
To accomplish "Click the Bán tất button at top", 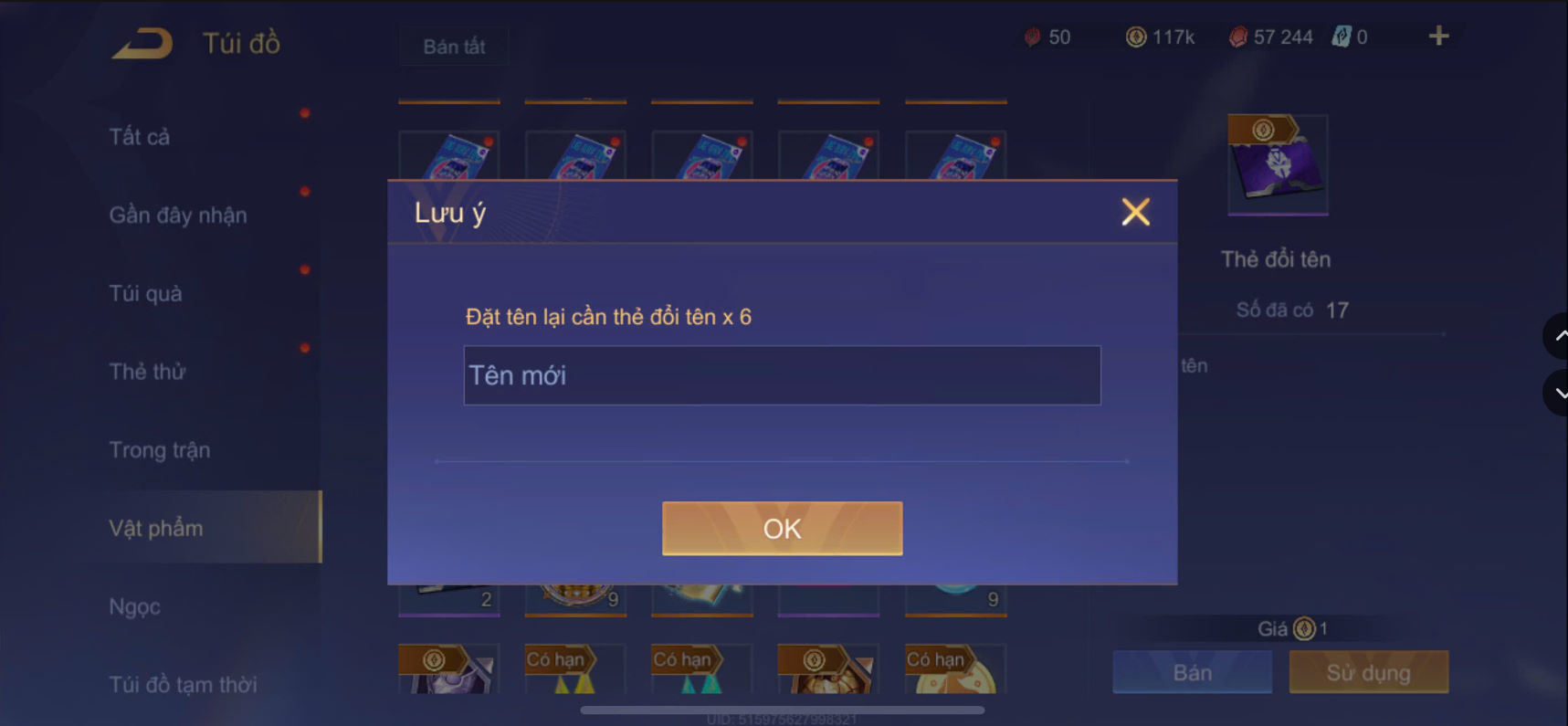I will point(452,46).
